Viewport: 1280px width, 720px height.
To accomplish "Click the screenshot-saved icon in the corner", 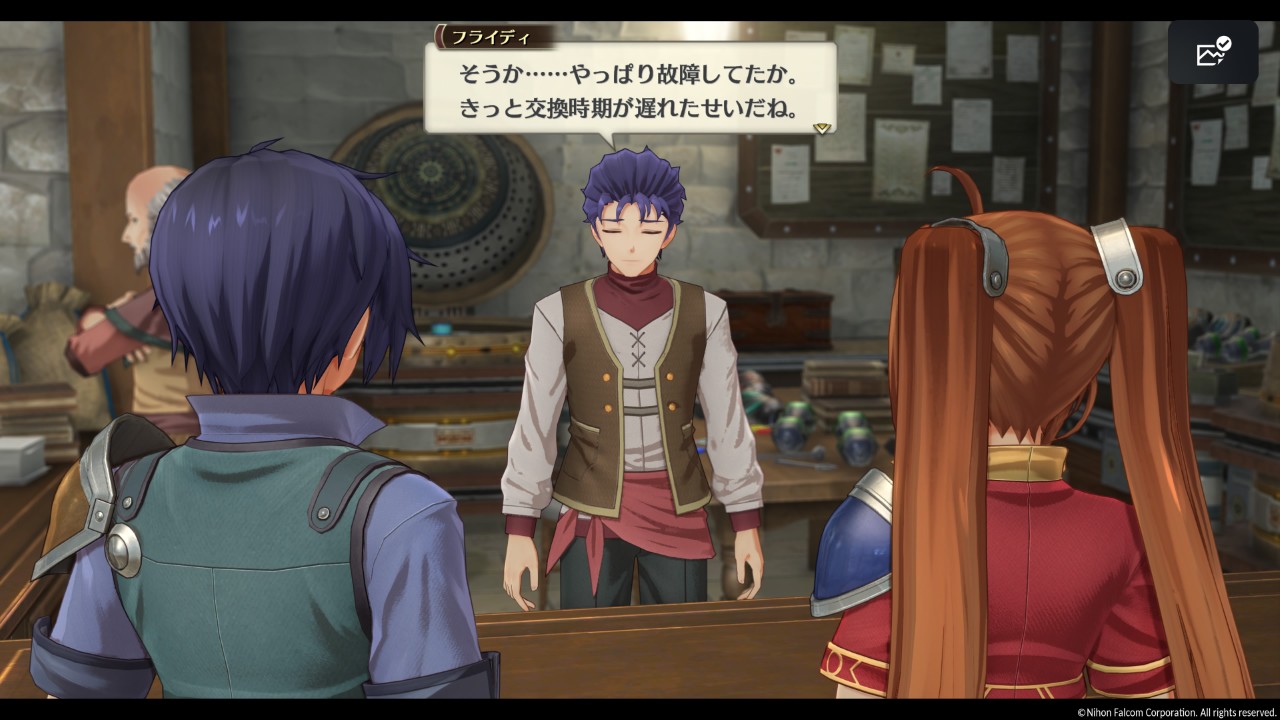I will coord(1212,52).
